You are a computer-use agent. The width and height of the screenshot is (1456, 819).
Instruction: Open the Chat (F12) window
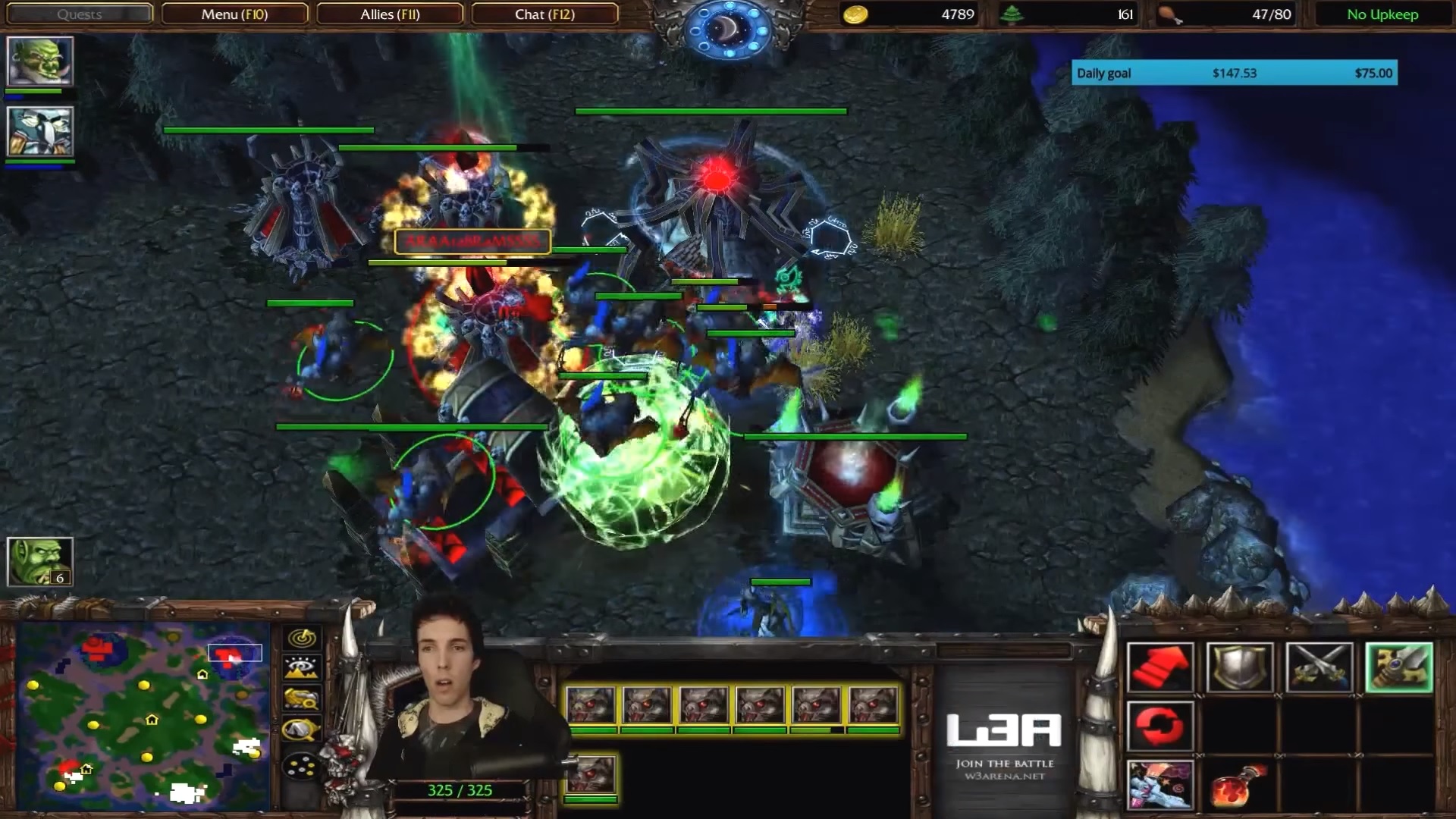546,14
